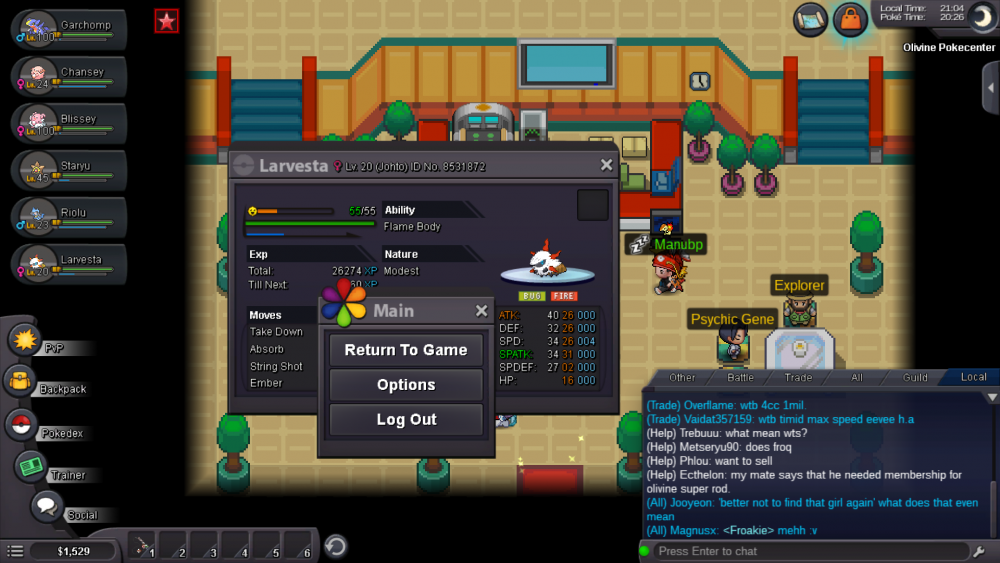Viewport: 1000px width, 563px height.
Task: Select Chansey in the party list
Action: [68, 77]
